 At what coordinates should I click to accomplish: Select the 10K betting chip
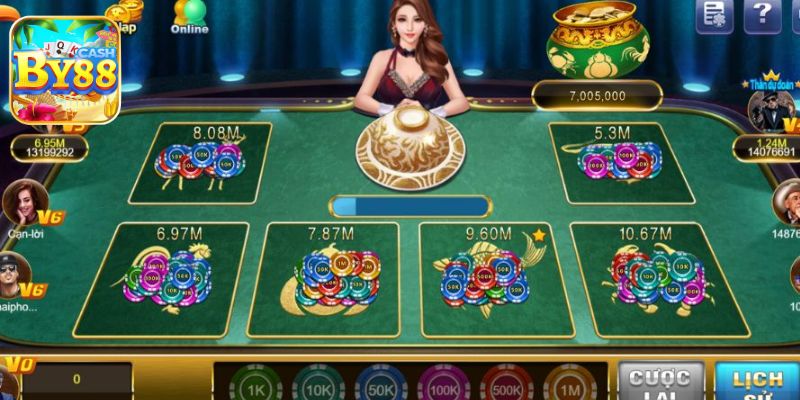316,387
